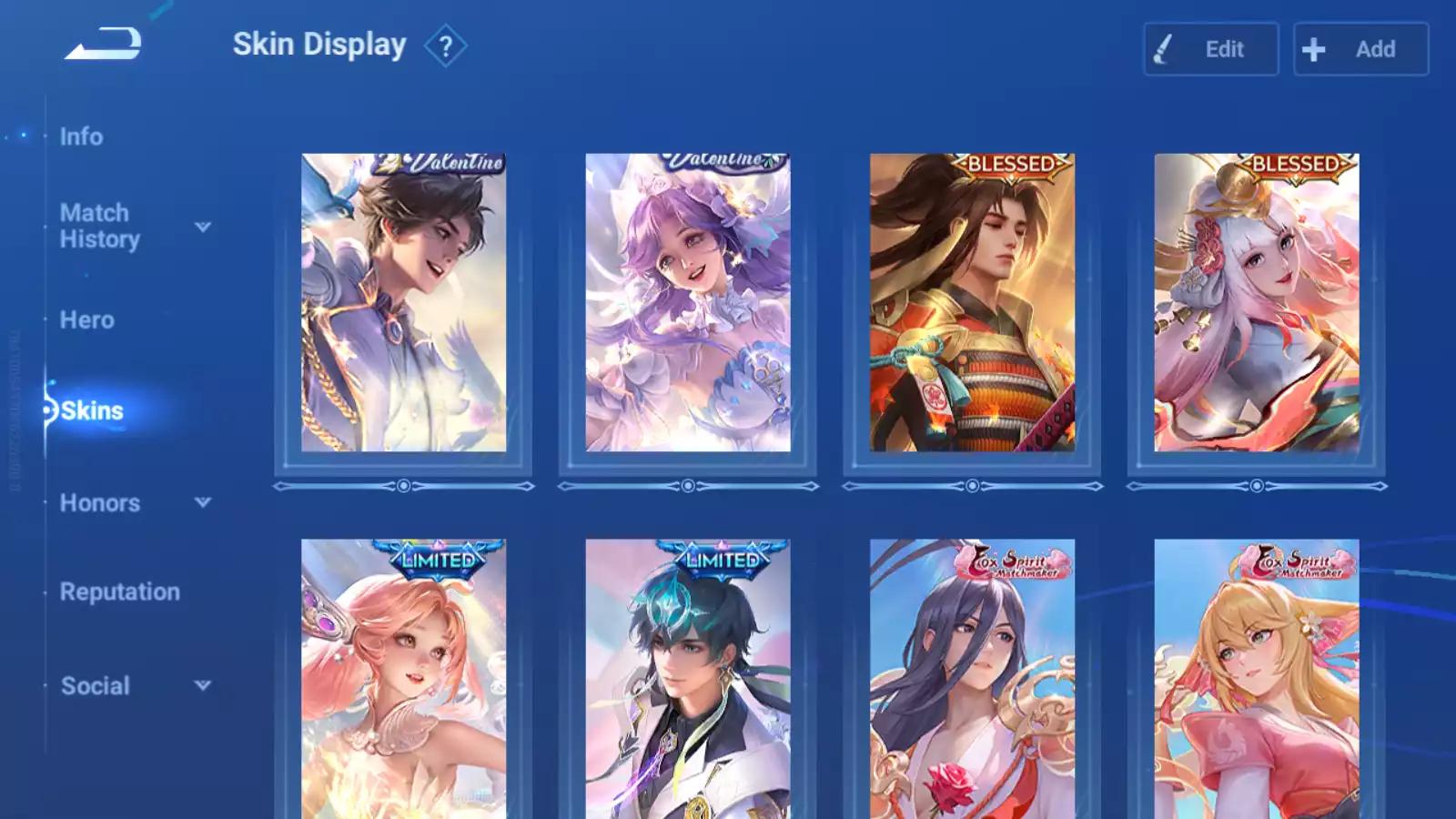1456x819 pixels.
Task: View the dark-haired Fox Spirit Matchmaker skin
Action: coord(972,679)
